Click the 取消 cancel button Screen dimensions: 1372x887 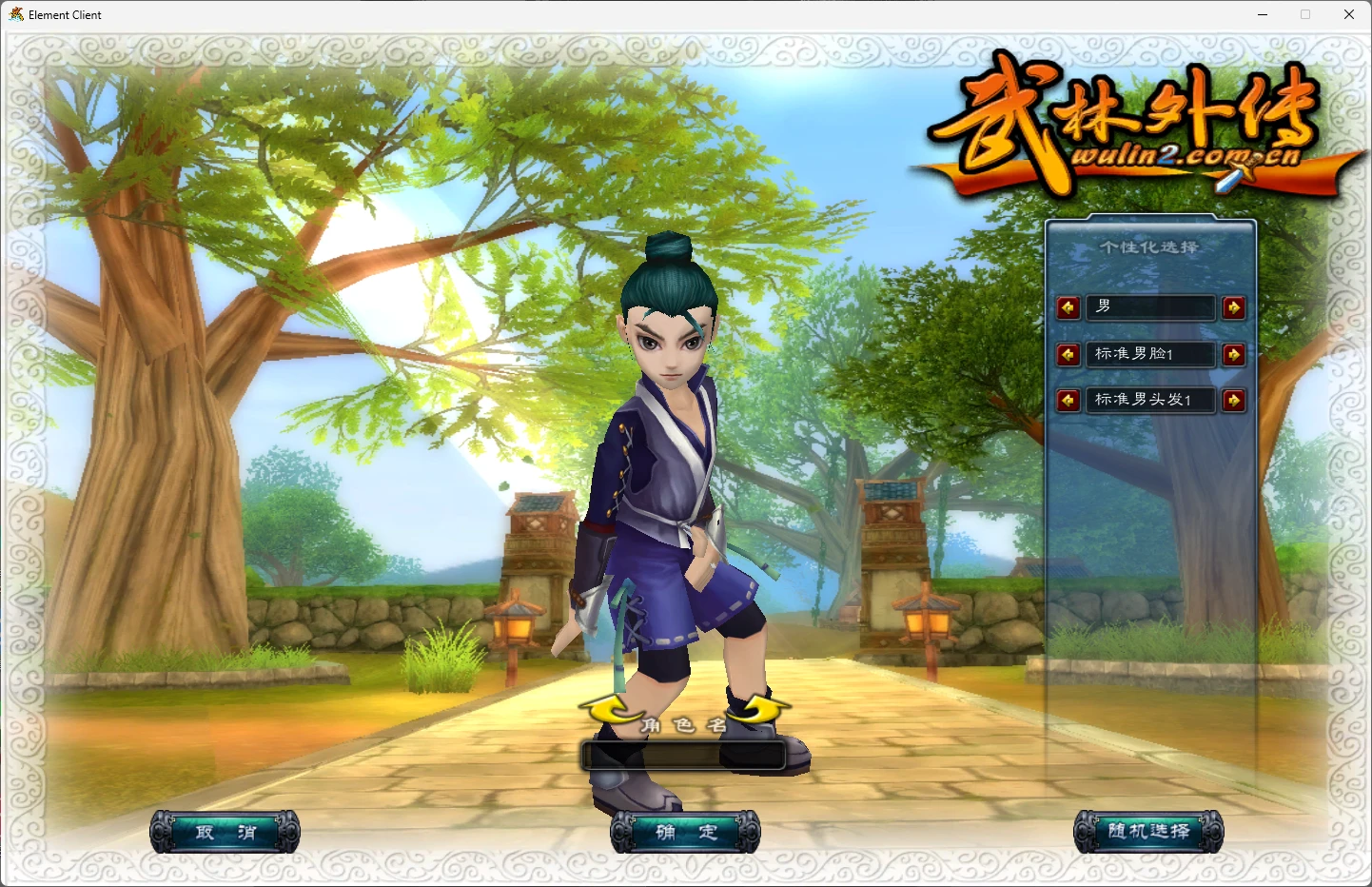point(225,832)
